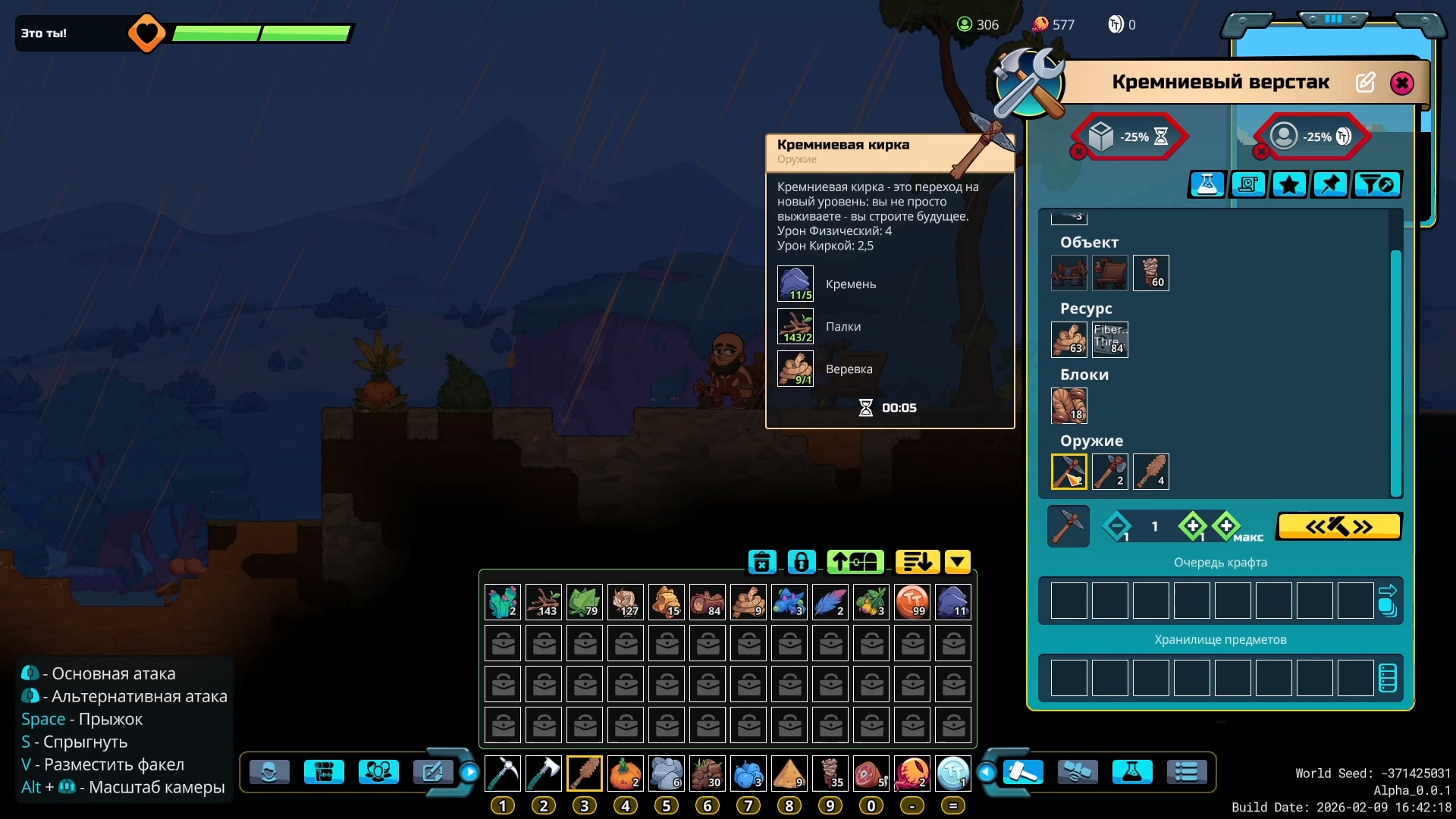Sort inventory with the yellow sort button
Image resolution: width=1456 pixels, height=819 pixels.
[917, 562]
